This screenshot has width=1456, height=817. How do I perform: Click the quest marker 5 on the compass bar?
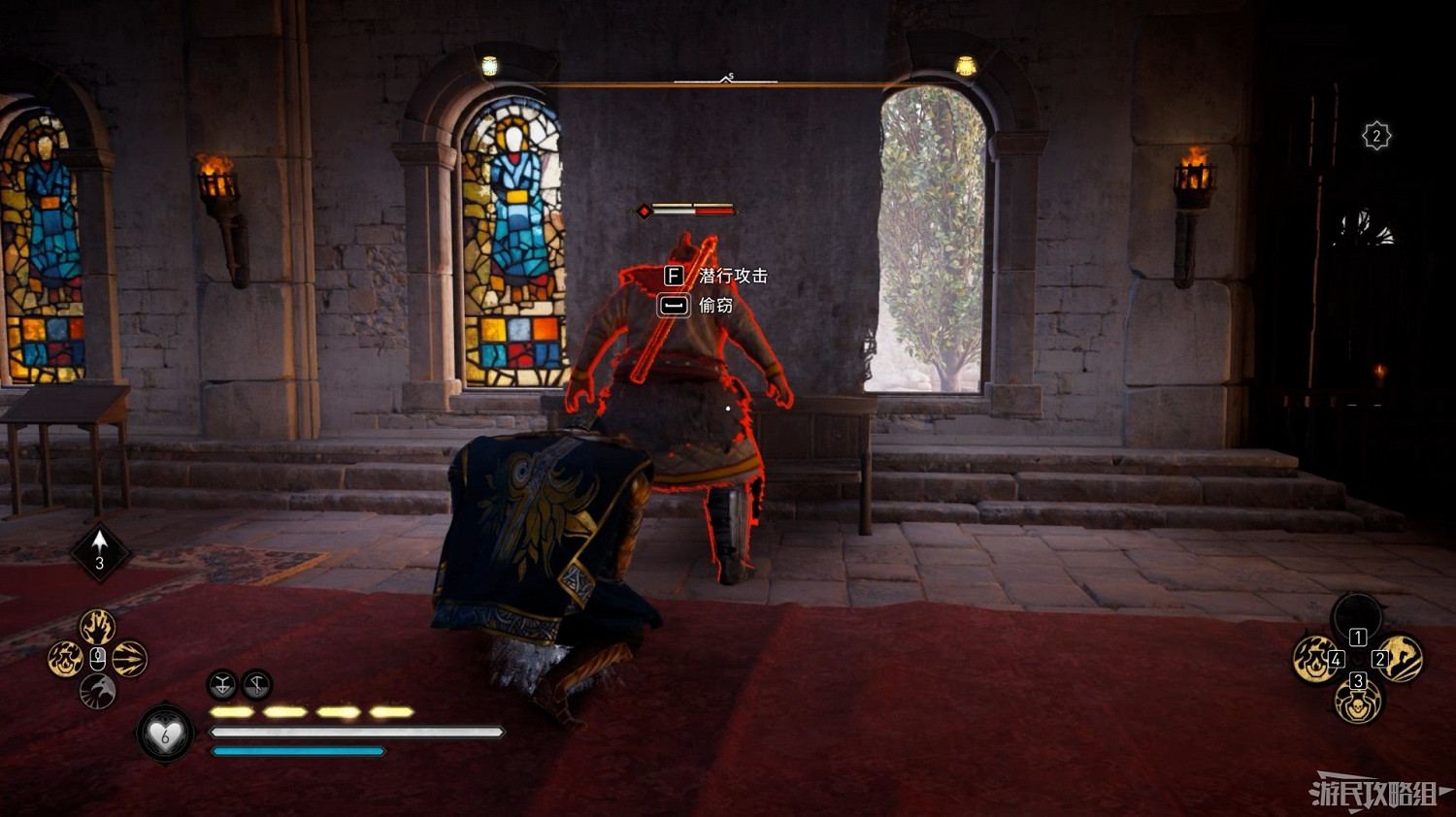point(732,74)
